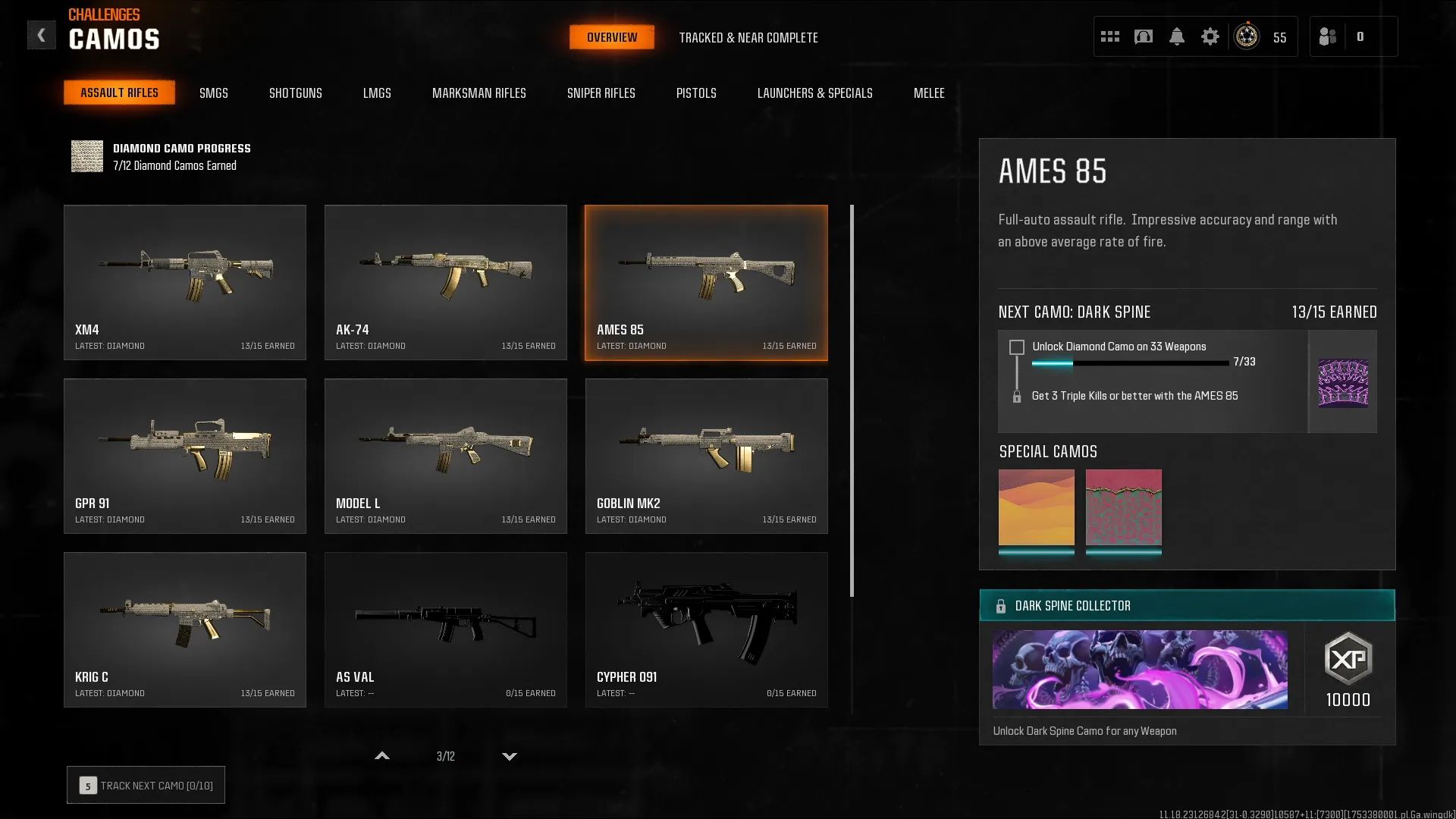
Task: Open the grid menu icon in the top bar
Action: click(1110, 36)
